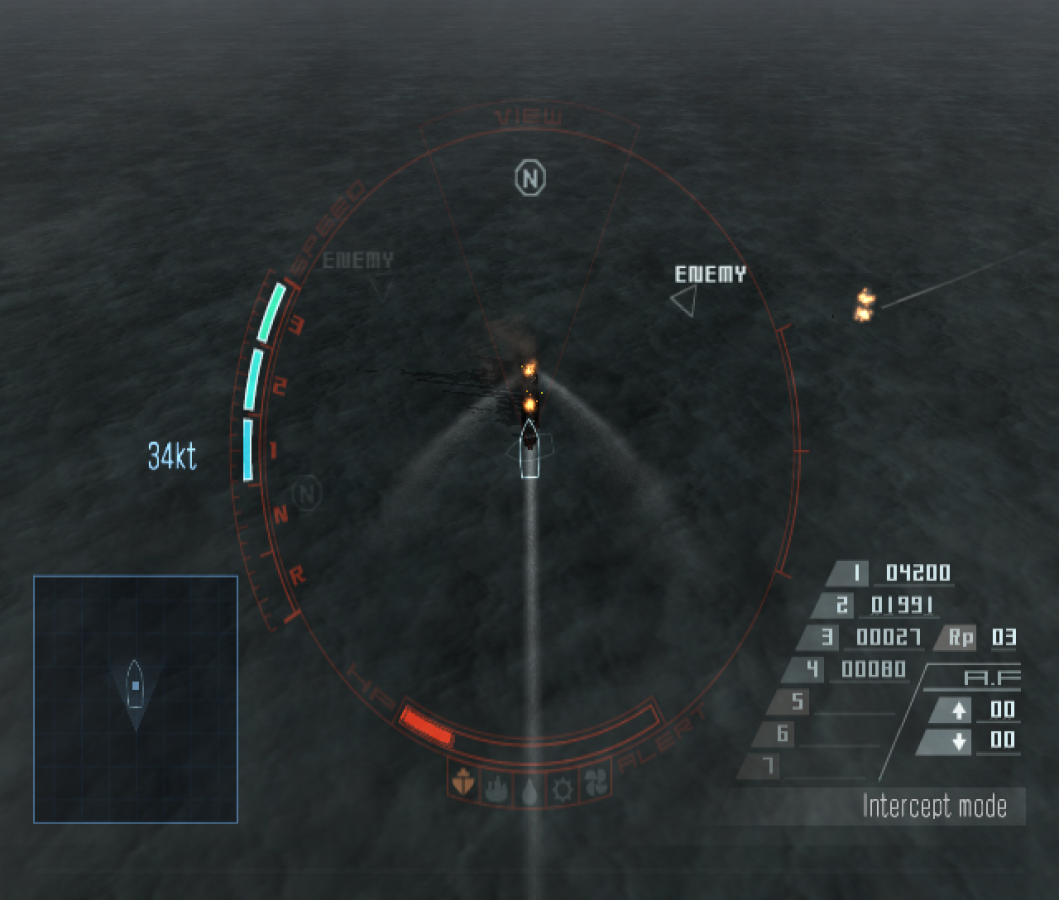Choose weapon slot 3

coord(826,637)
